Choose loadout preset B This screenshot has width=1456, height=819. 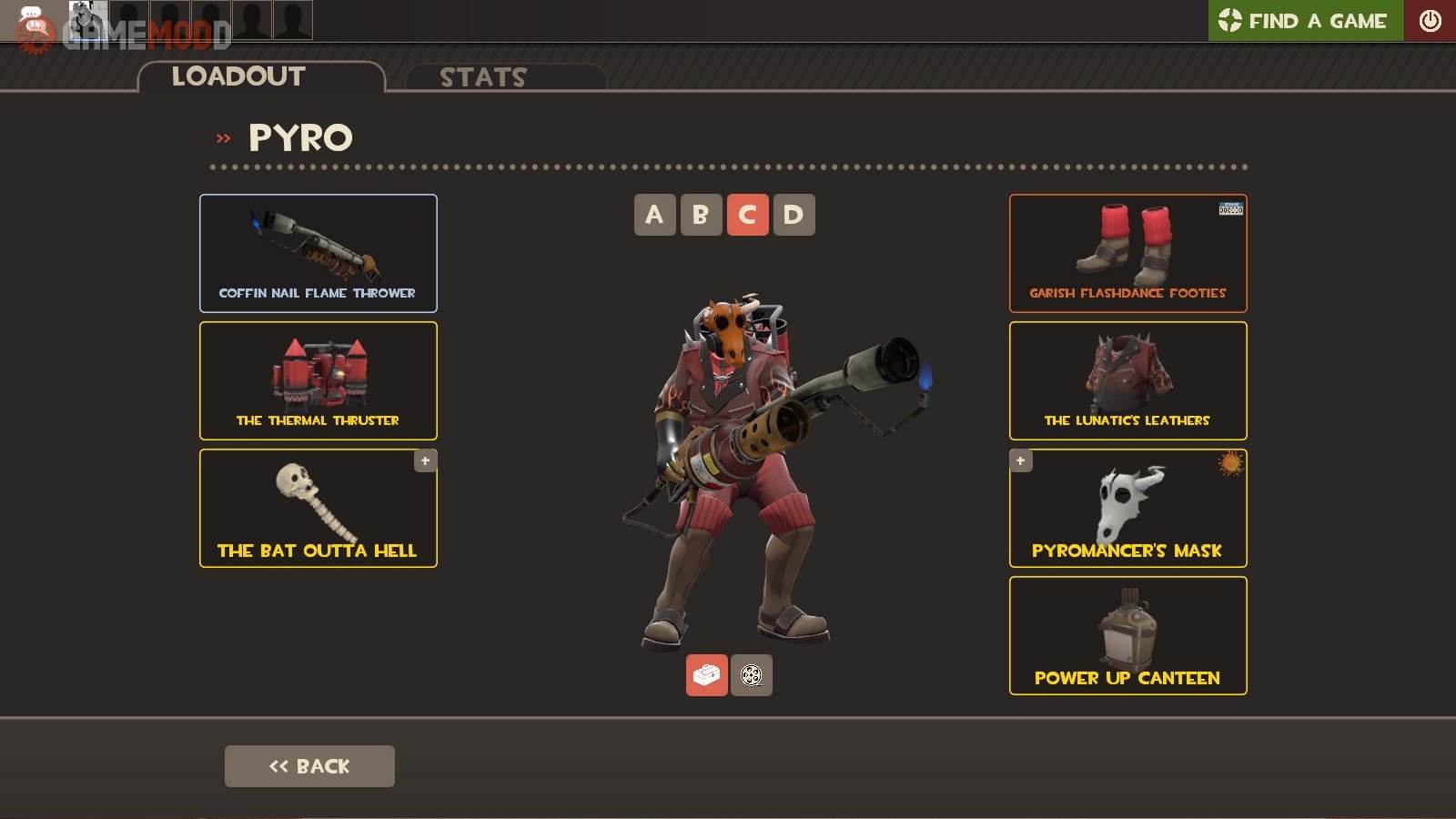click(701, 215)
